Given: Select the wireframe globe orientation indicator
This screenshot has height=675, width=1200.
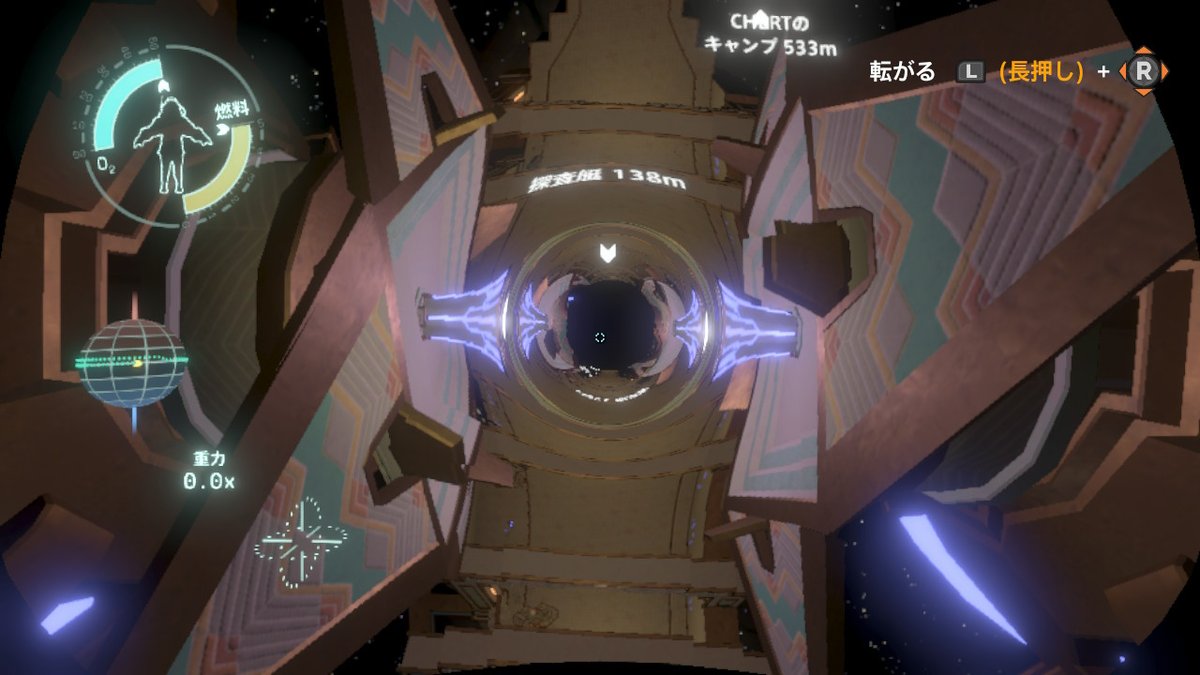Looking at the screenshot, I should [x=132, y=363].
